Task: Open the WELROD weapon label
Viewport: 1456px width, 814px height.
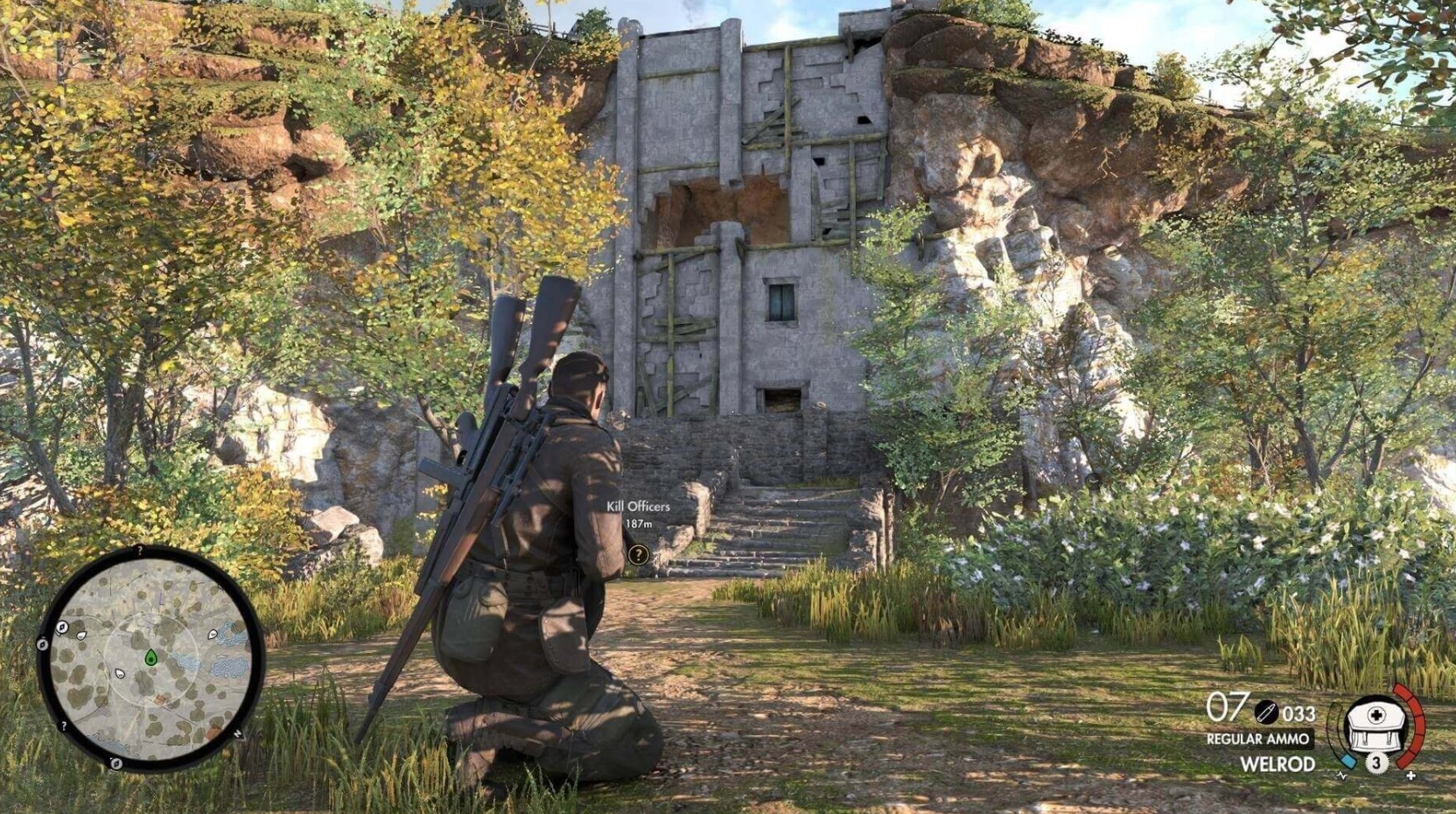Action: [1277, 762]
